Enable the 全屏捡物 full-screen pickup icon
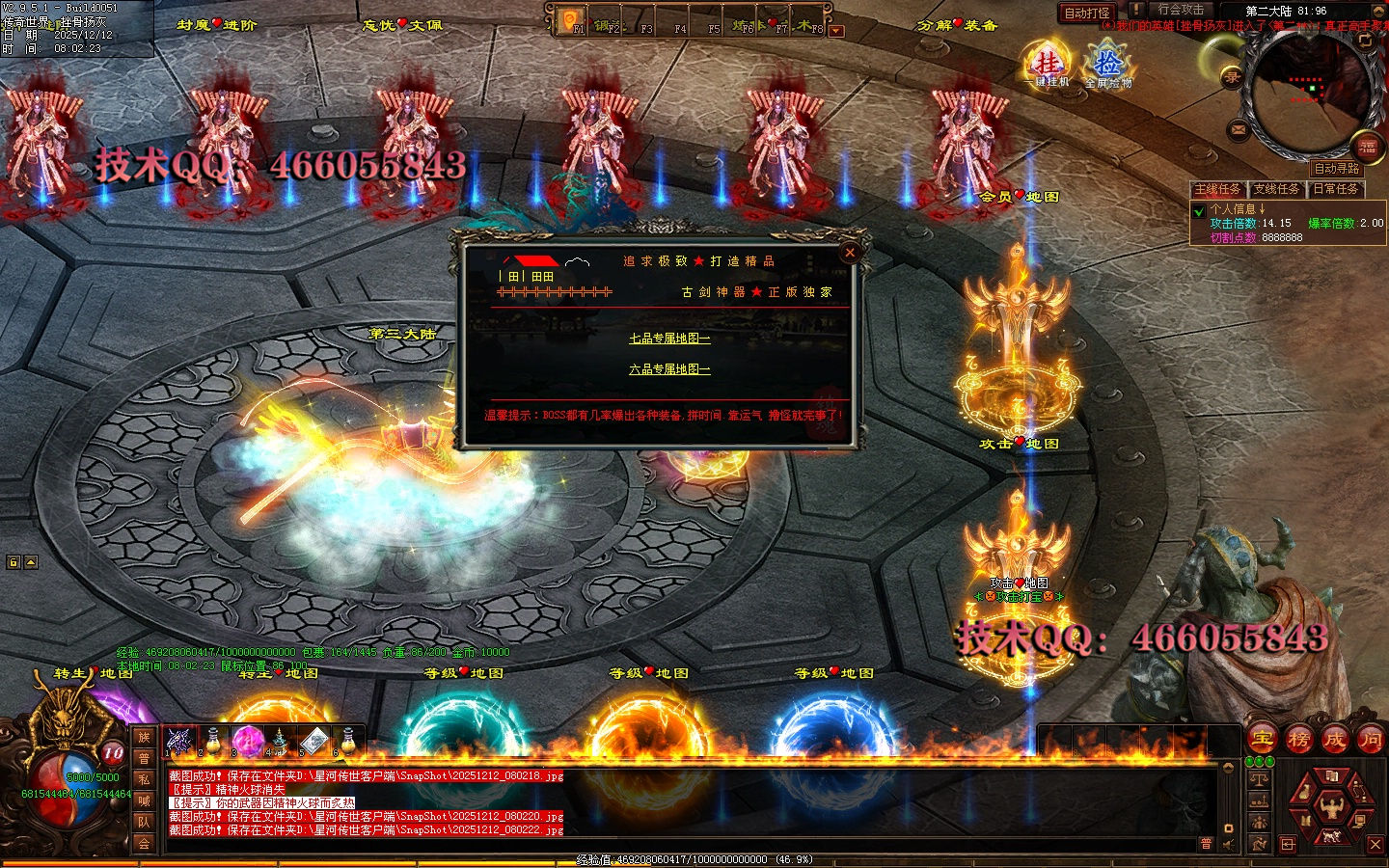The image size is (1389, 868). (x=1108, y=66)
